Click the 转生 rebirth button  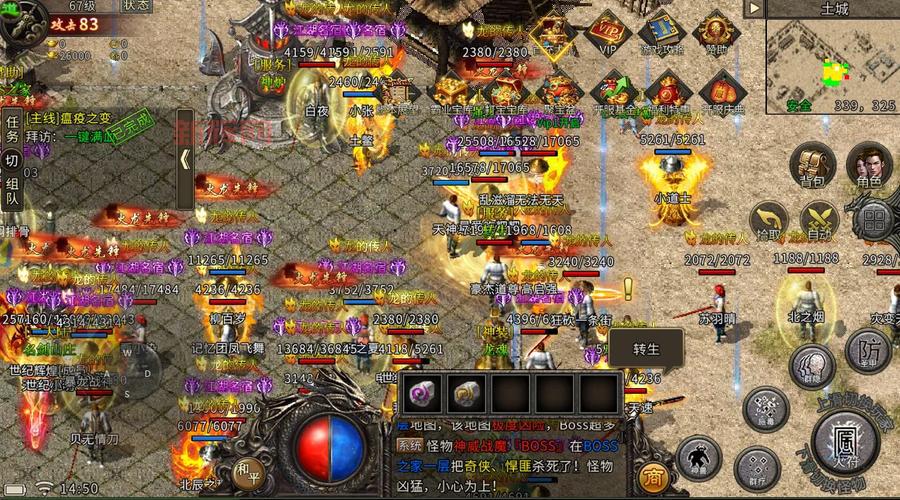[647, 350]
